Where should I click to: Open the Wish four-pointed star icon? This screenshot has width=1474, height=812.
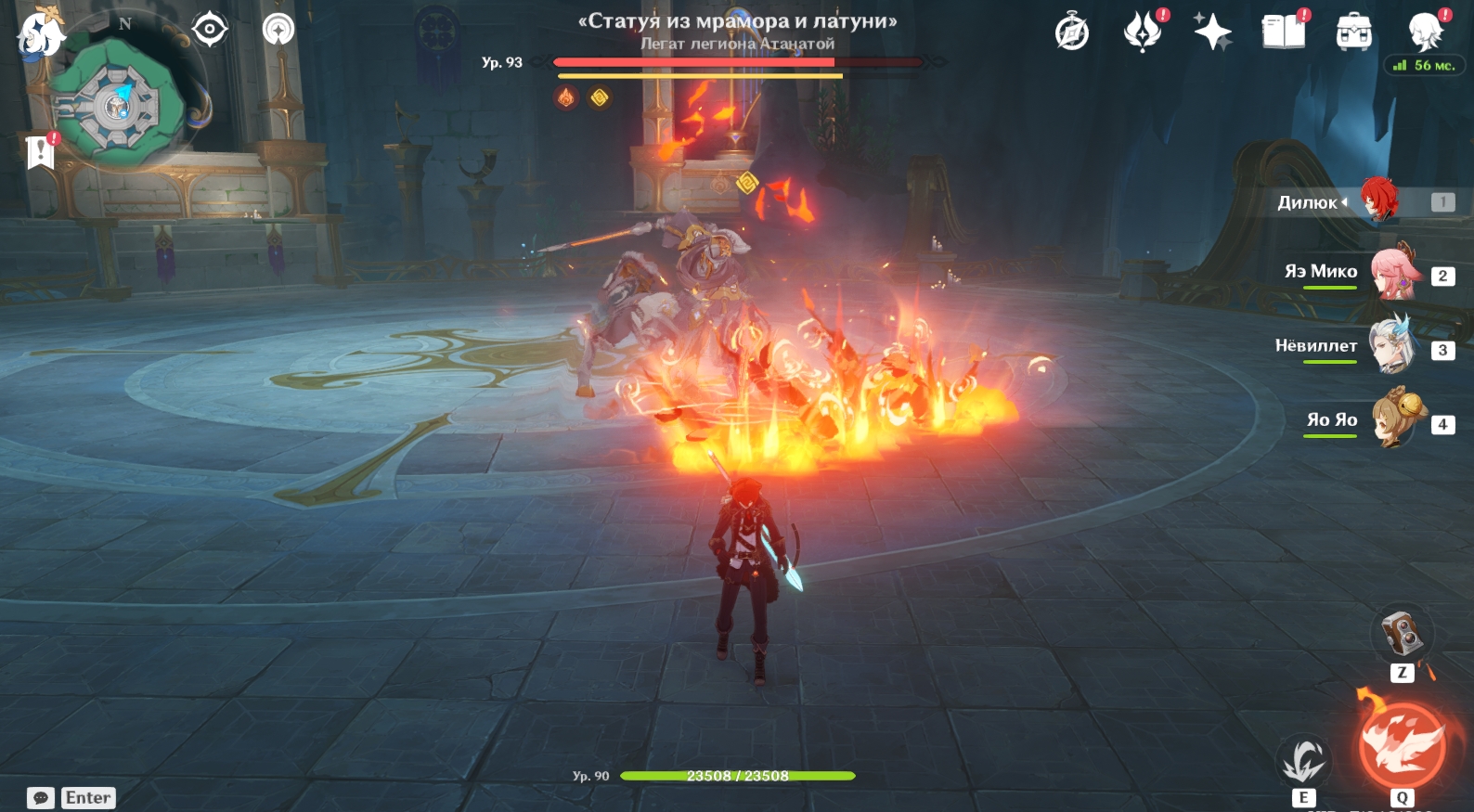click(x=1212, y=32)
